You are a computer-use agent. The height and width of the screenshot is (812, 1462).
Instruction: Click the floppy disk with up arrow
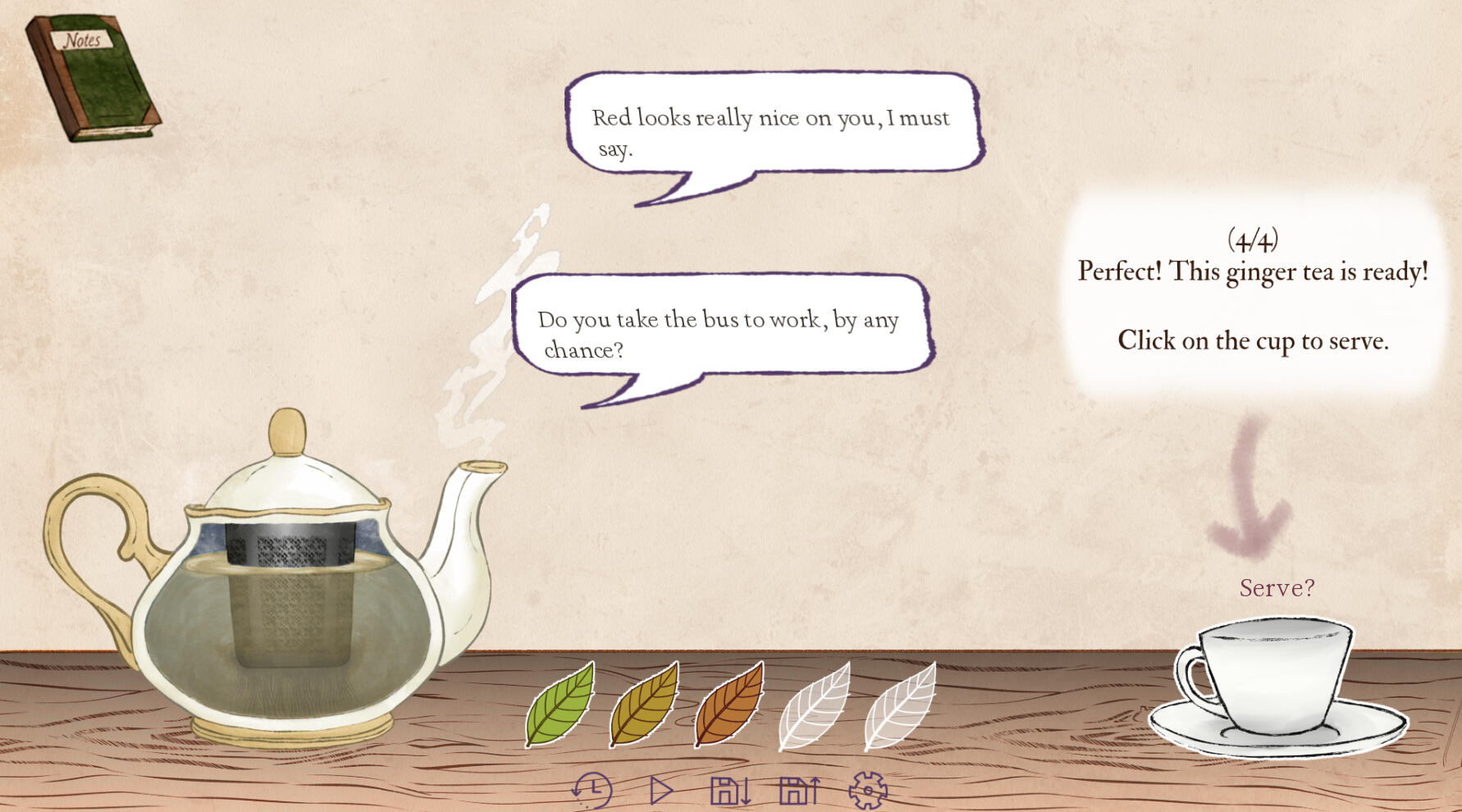pyautogui.click(x=799, y=791)
